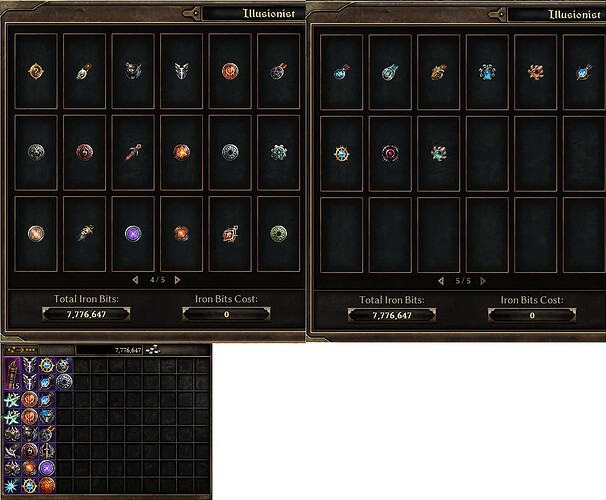606x500 pixels.
Task: Select the purple orb in the Illusionist window
Action: coord(133,232)
